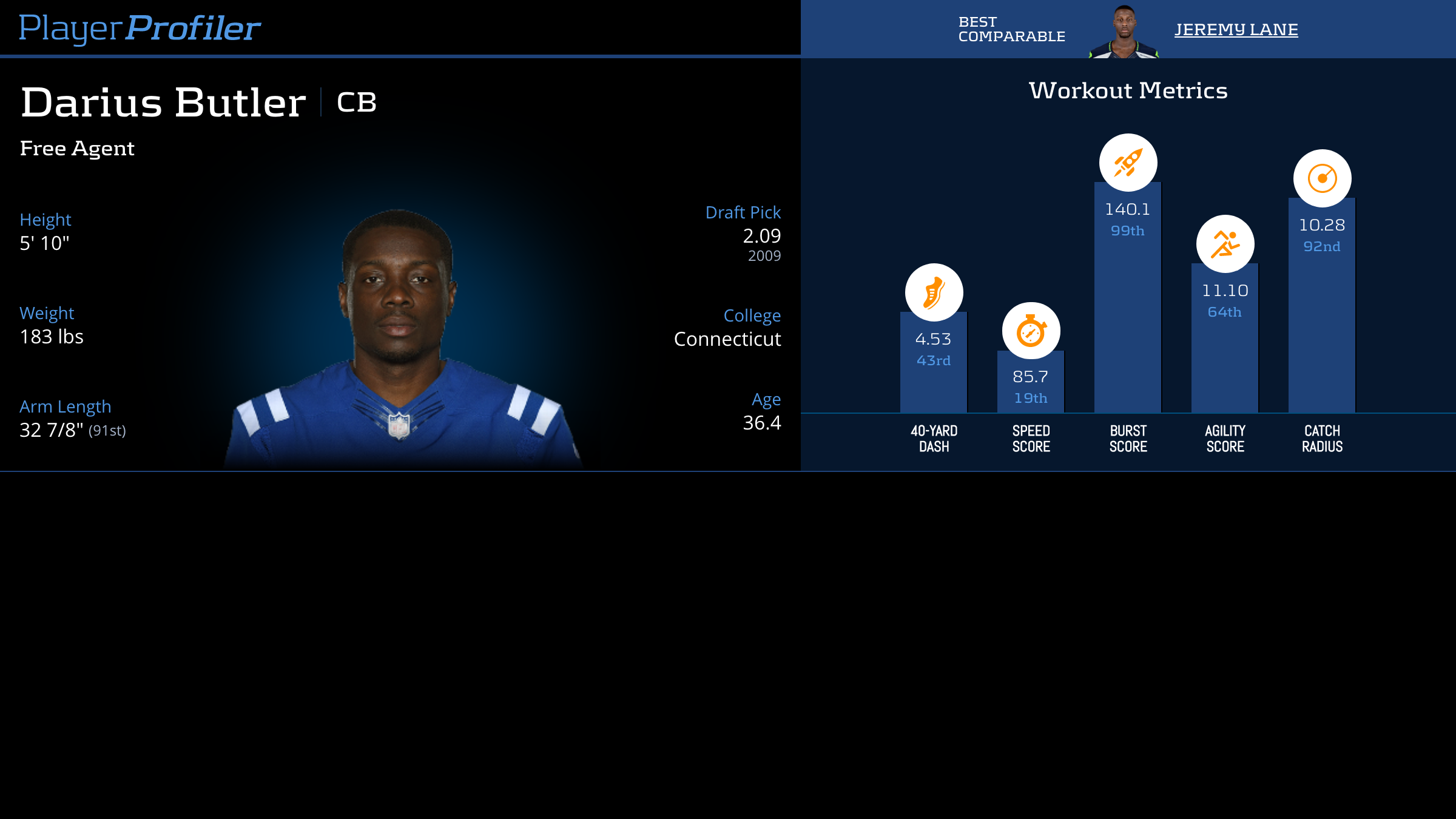This screenshot has width=1456, height=819.
Task: Open the PlayerProfiler logo link
Action: tap(140, 29)
